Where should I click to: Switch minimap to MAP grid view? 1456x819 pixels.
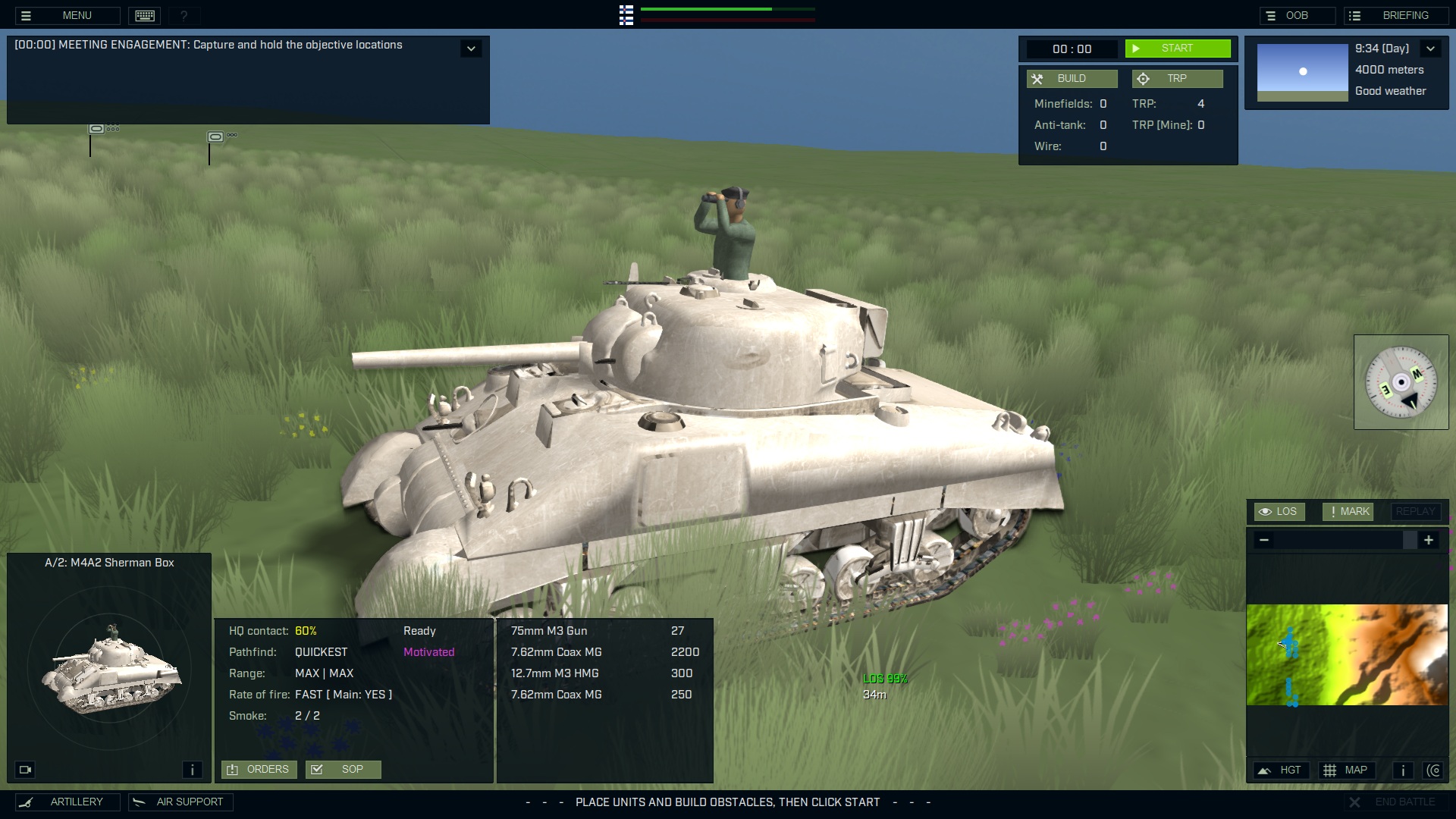tap(1348, 770)
